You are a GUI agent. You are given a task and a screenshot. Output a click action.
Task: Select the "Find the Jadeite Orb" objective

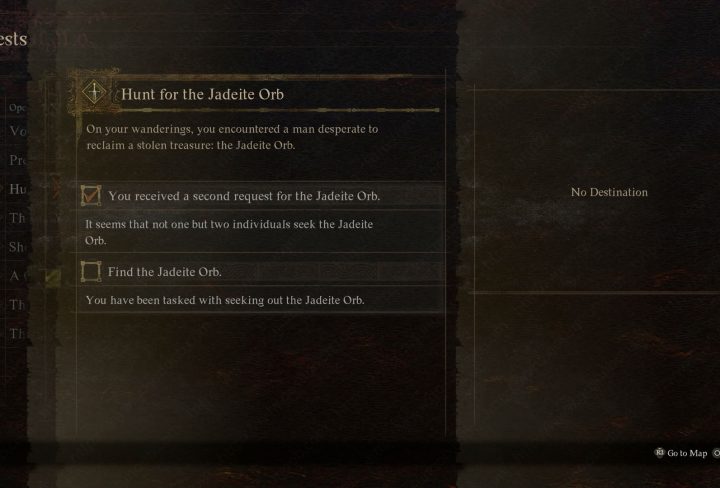[165, 272]
